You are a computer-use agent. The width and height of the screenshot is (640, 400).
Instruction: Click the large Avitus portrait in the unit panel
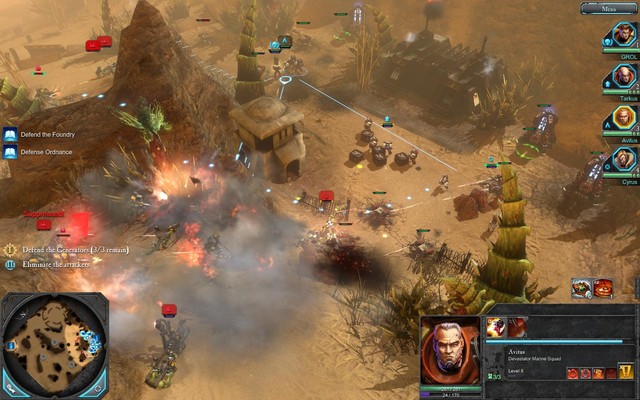click(x=450, y=352)
